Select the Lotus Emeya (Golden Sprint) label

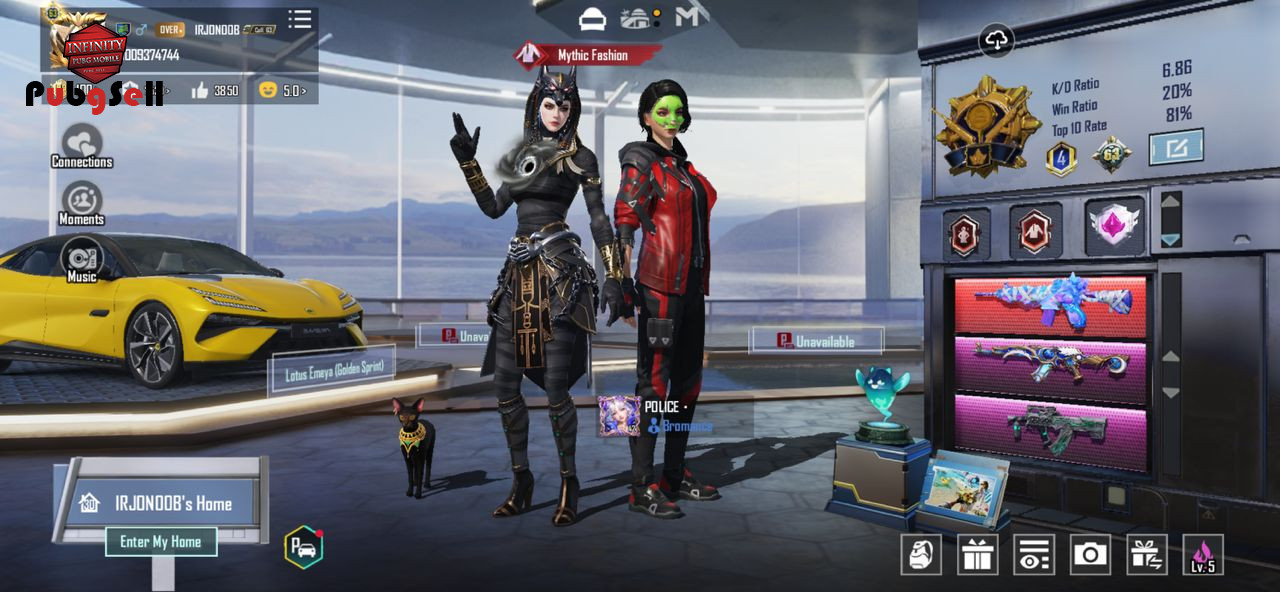click(332, 371)
